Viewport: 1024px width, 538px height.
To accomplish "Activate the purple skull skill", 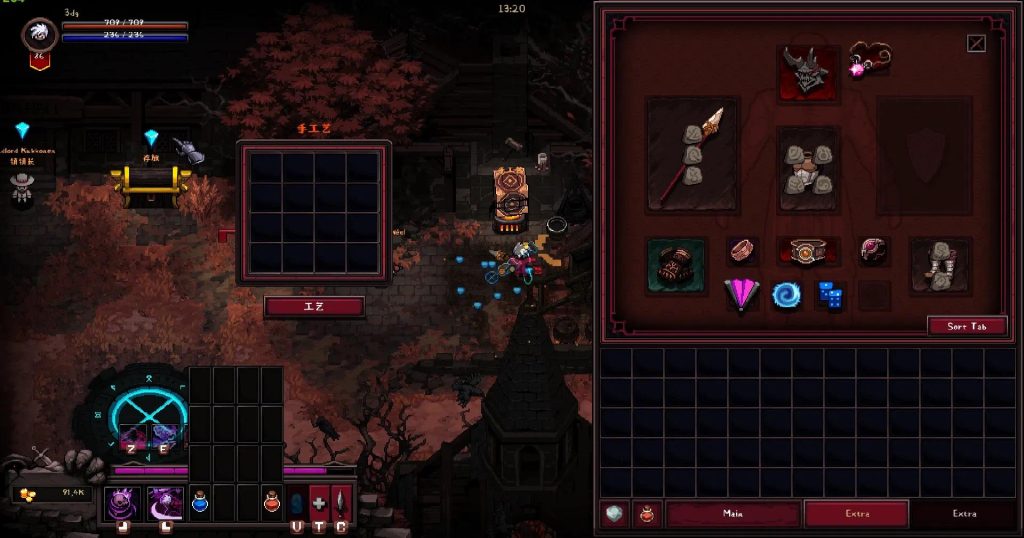I will click(123, 501).
